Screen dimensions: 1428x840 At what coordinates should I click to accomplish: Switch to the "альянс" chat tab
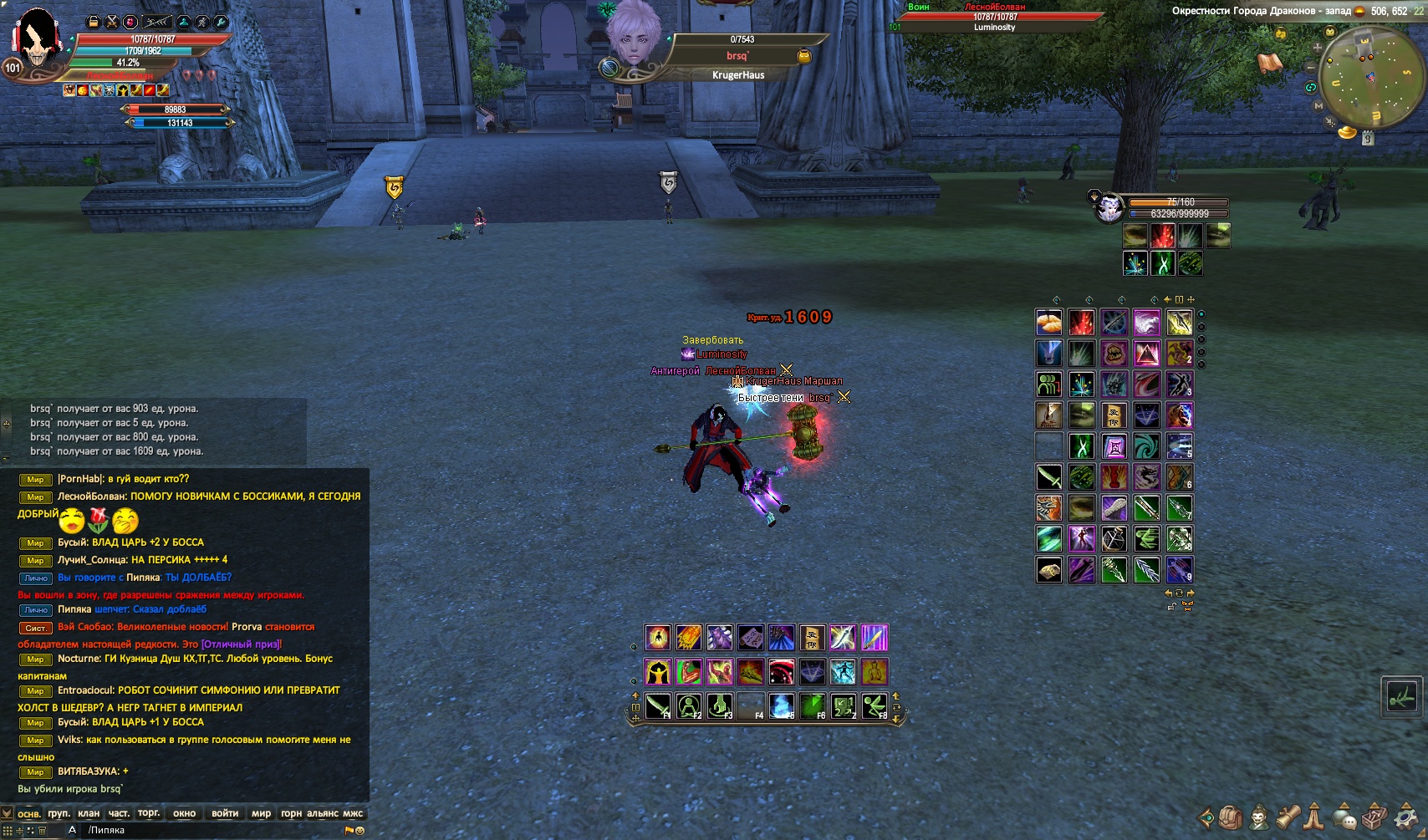tap(323, 813)
